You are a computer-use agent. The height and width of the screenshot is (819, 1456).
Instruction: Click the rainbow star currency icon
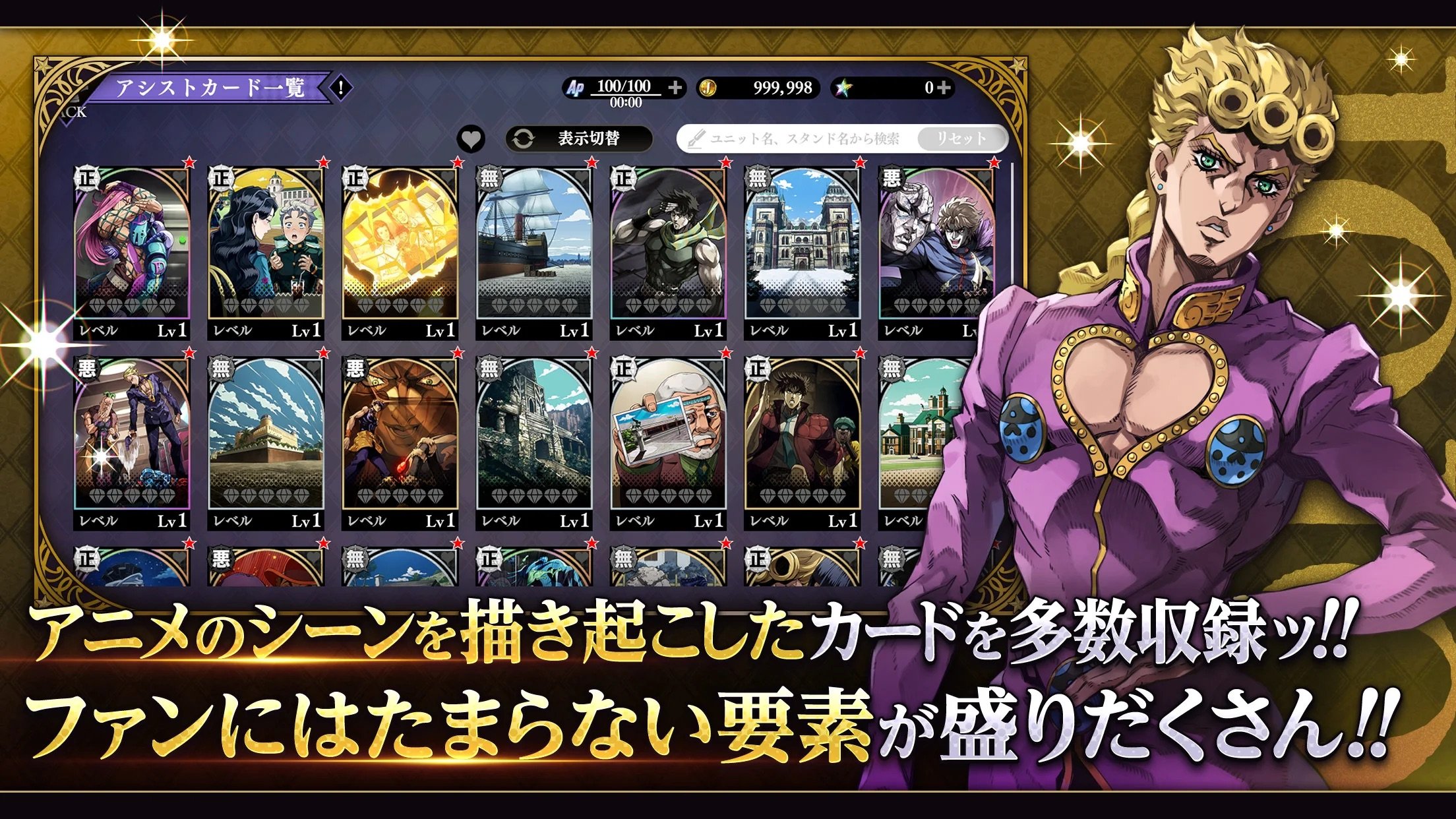click(843, 87)
